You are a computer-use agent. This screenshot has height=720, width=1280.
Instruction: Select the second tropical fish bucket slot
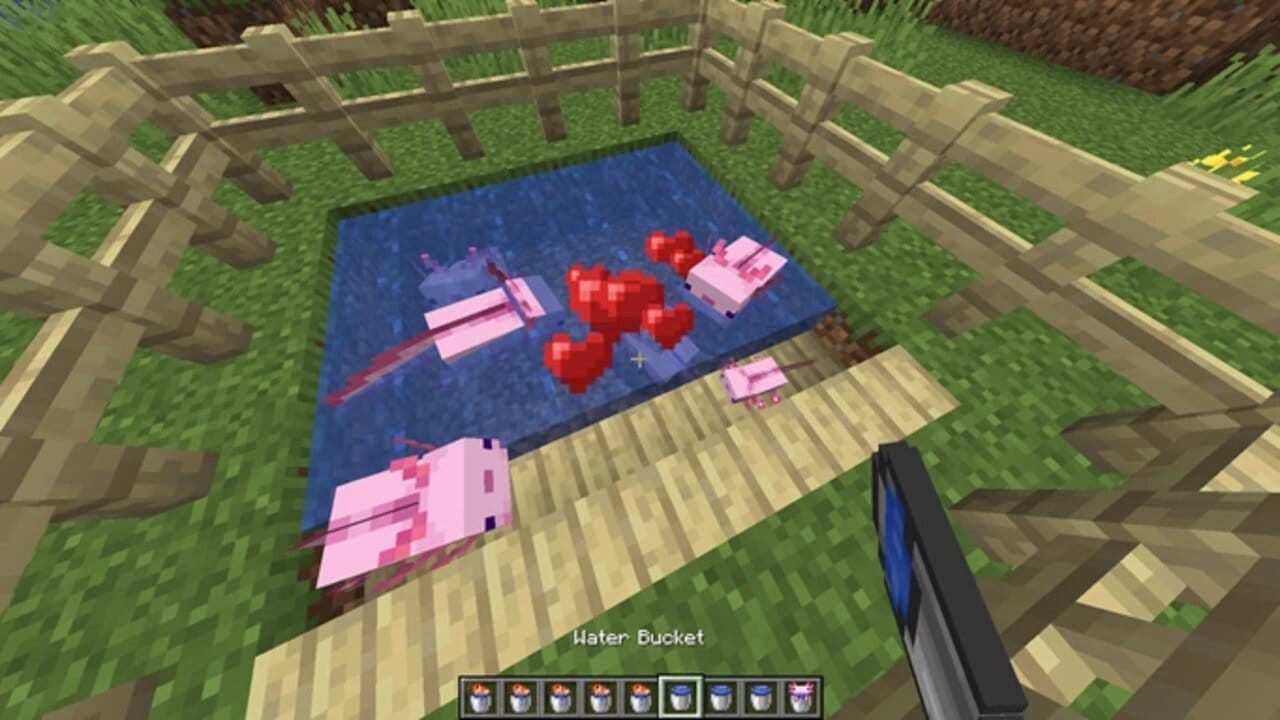coord(518,697)
